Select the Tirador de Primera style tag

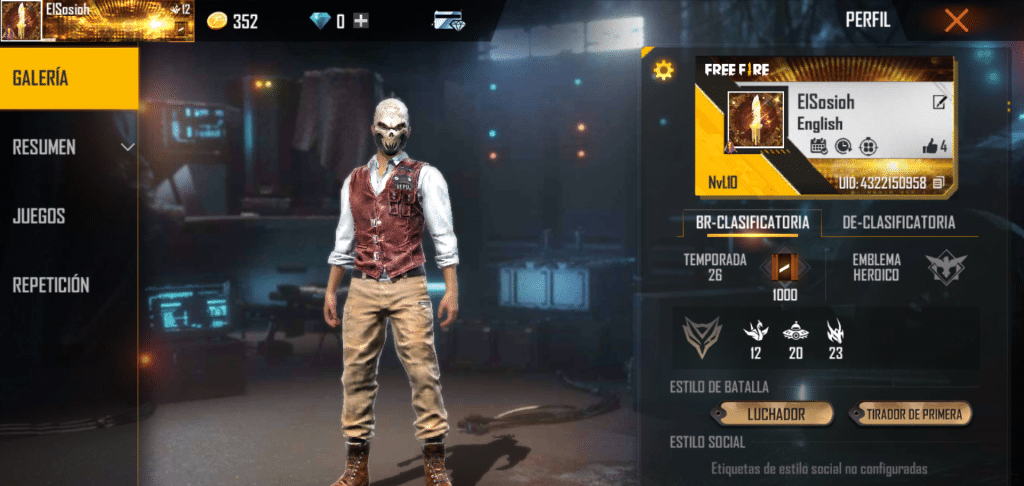[910, 414]
